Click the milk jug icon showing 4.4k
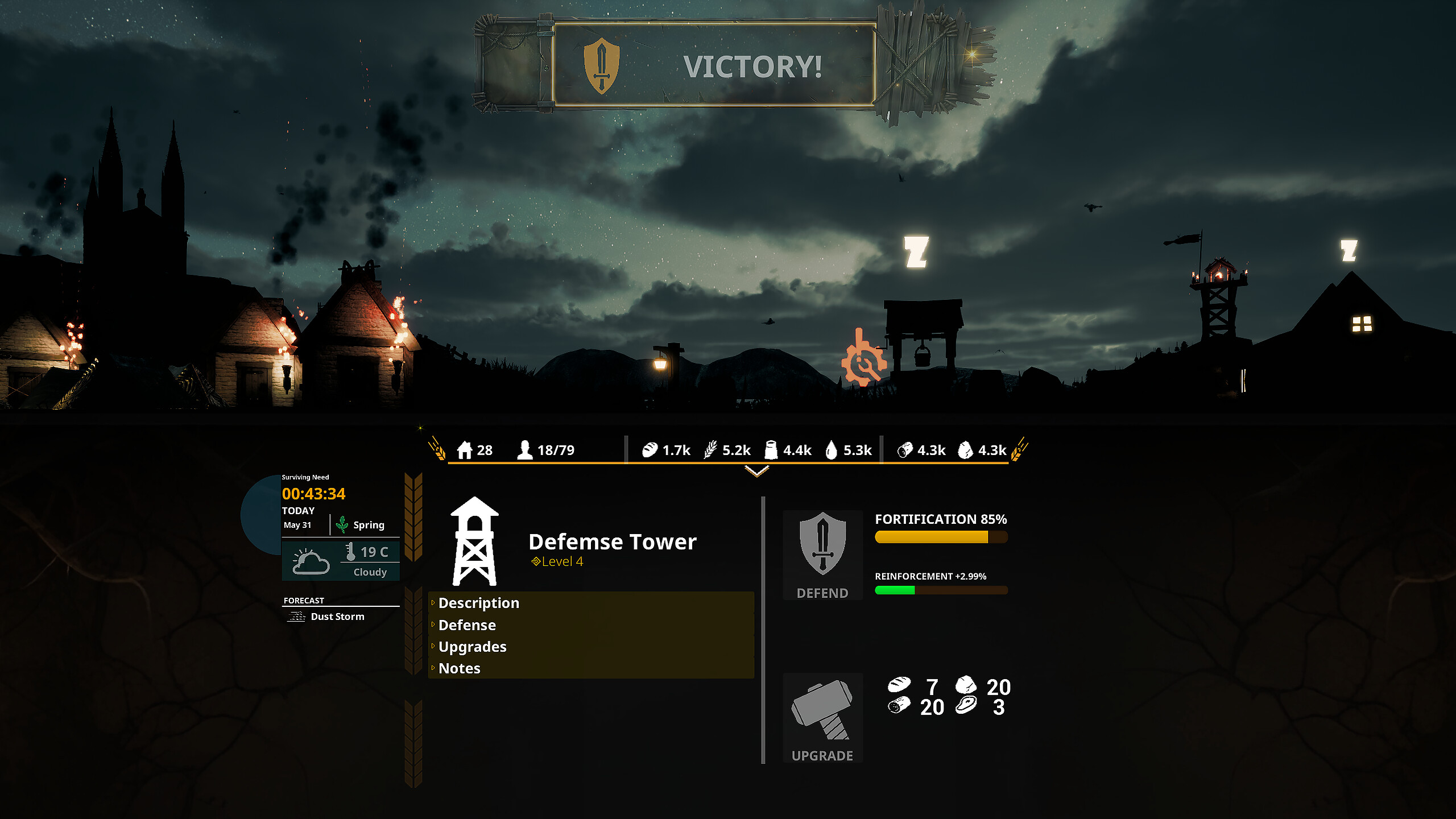This screenshot has width=1456, height=819. (771, 450)
